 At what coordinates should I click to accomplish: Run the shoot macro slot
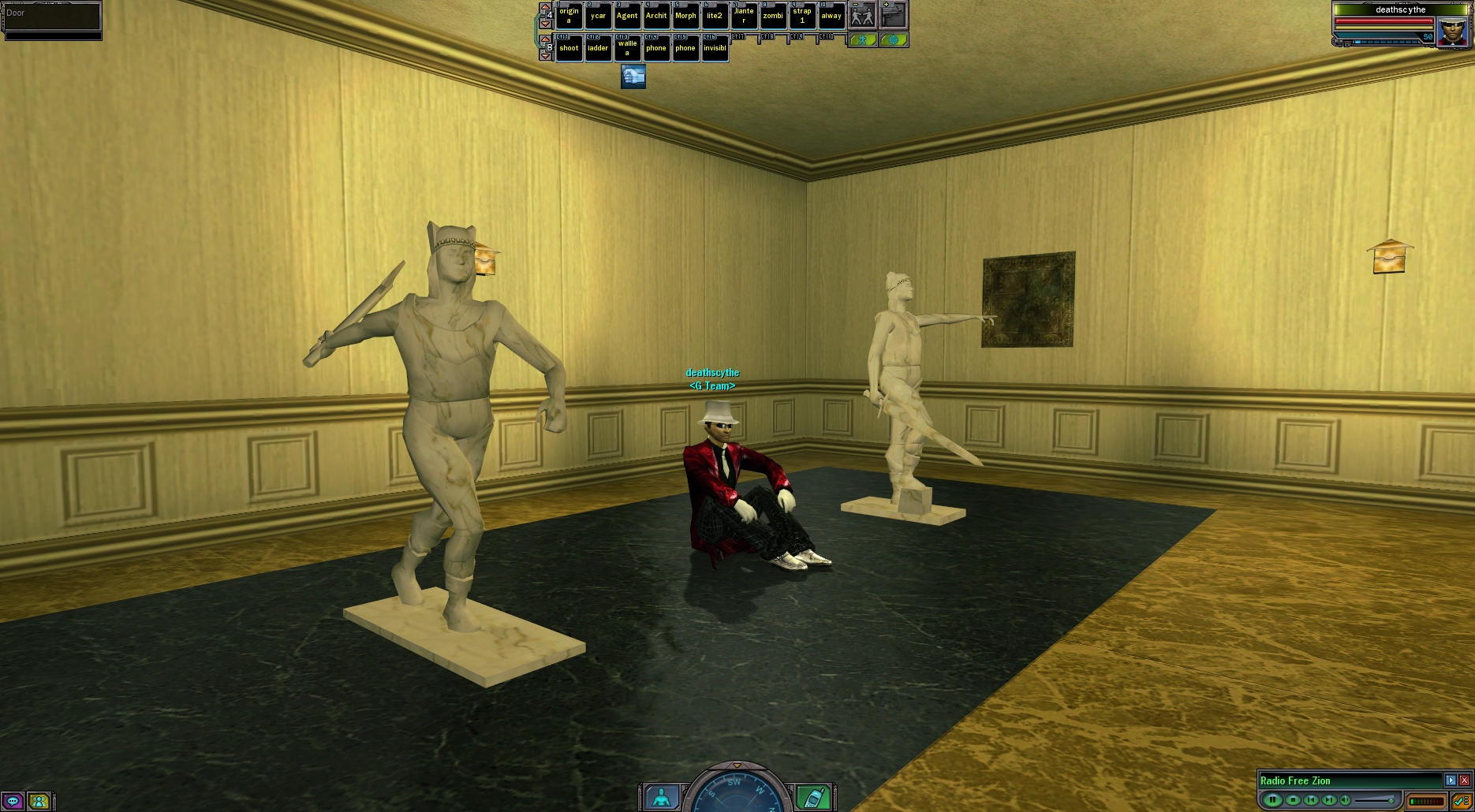(569, 48)
